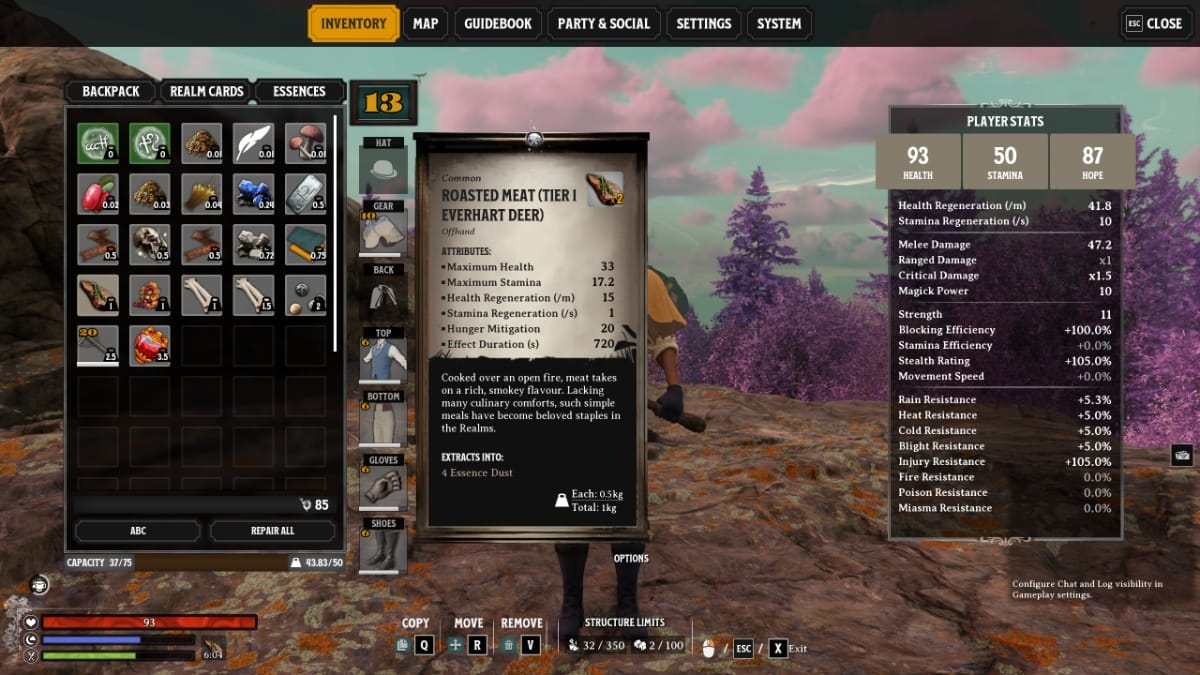Switch to the Guidebook tab
Screen dimensions: 1200x675
pyautogui.click(x=498, y=24)
